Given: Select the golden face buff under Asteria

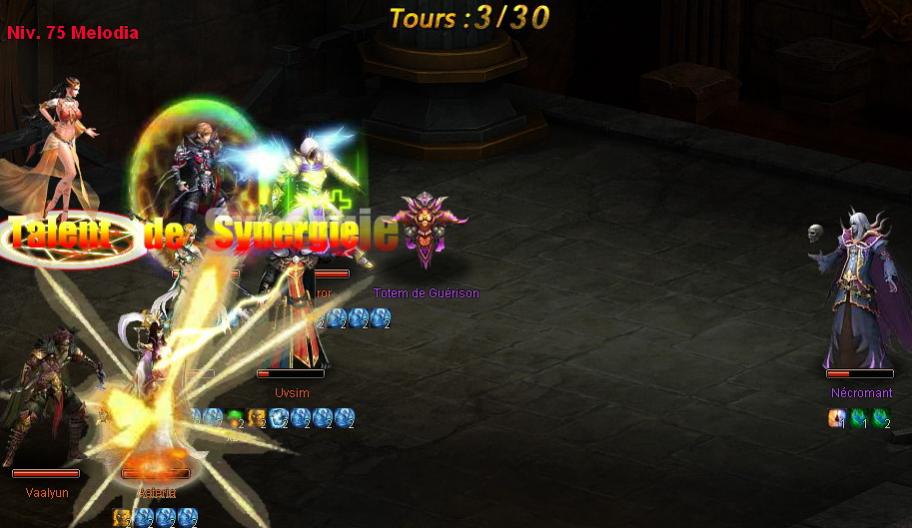Looking at the screenshot, I should point(122,517).
